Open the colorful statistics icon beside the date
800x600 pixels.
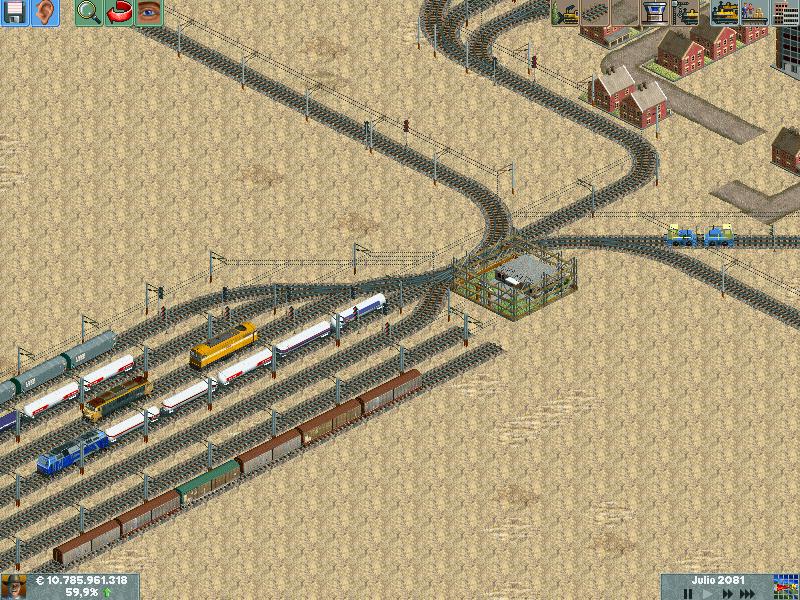click(x=787, y=586)
